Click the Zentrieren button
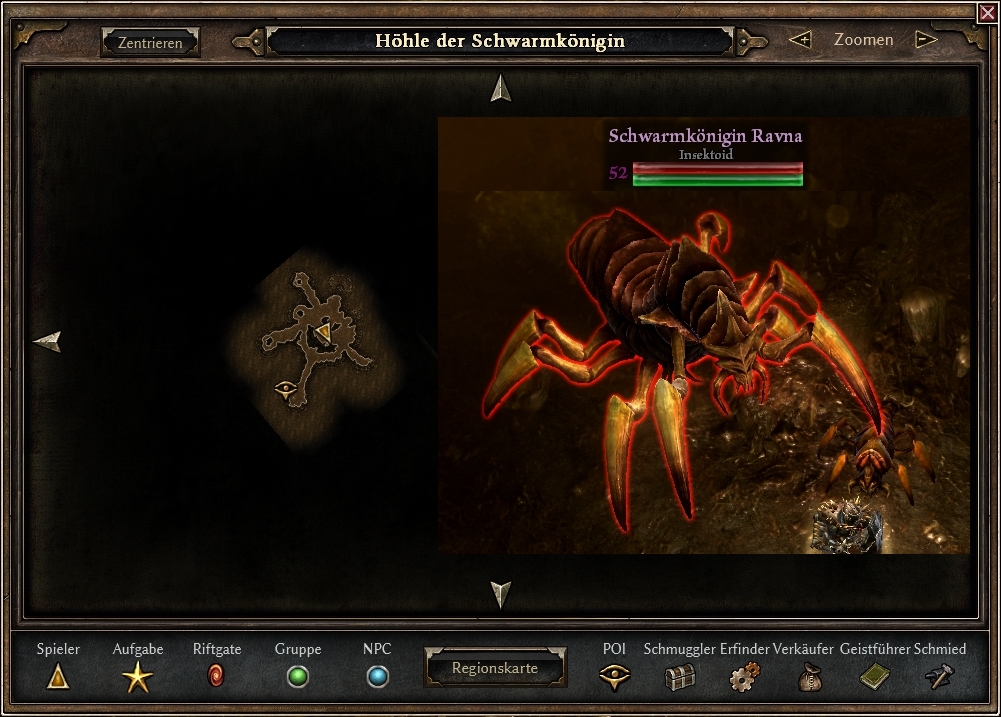 [150, 43]
